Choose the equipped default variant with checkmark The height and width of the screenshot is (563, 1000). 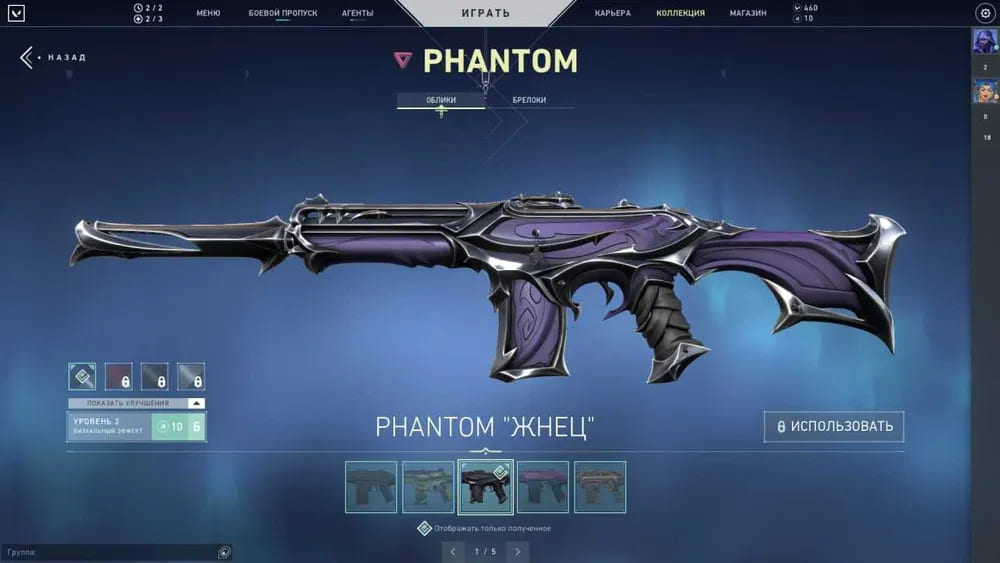click(x=82, y=376)
